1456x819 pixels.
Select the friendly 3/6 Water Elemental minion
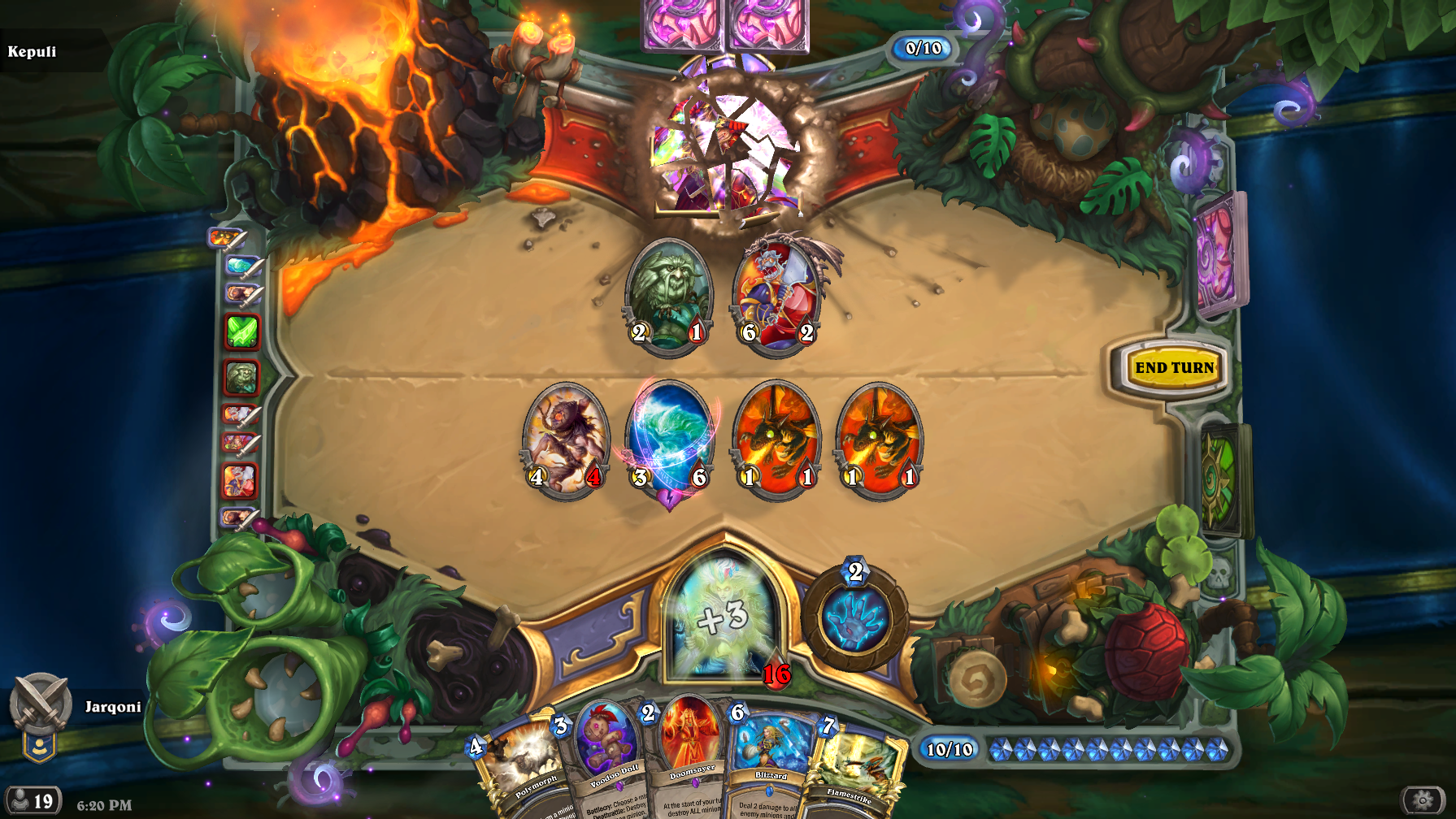point(670,440)
